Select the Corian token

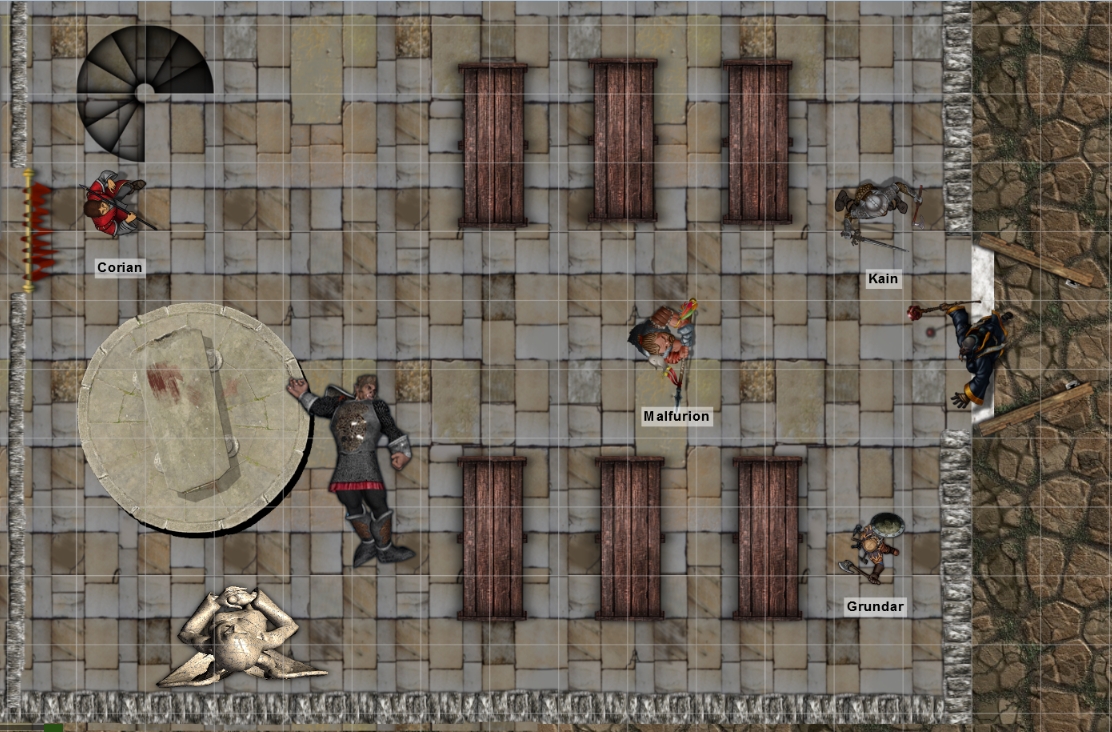(117, 205)
